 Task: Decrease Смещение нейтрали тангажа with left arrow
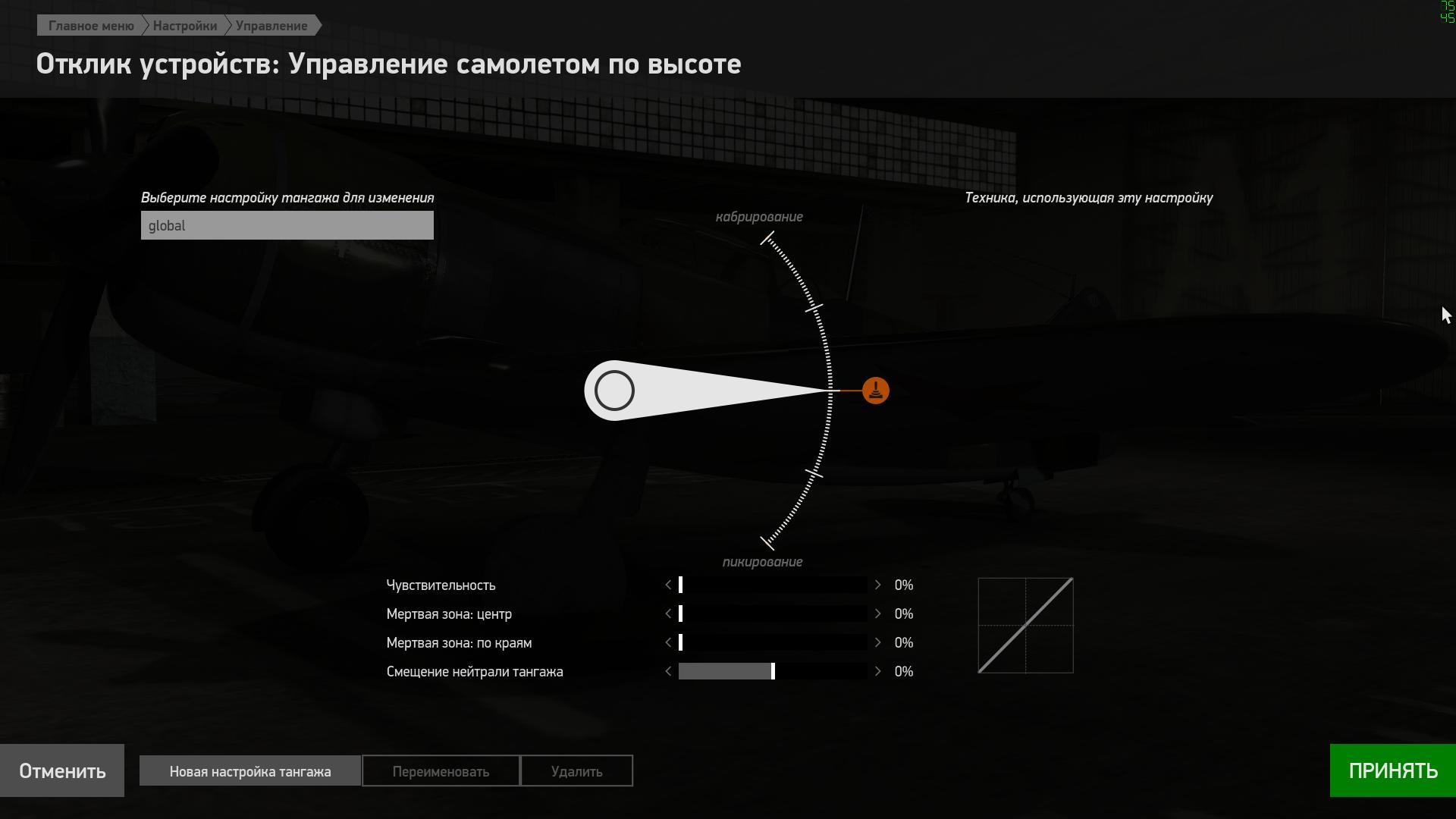tap(668, 671)
